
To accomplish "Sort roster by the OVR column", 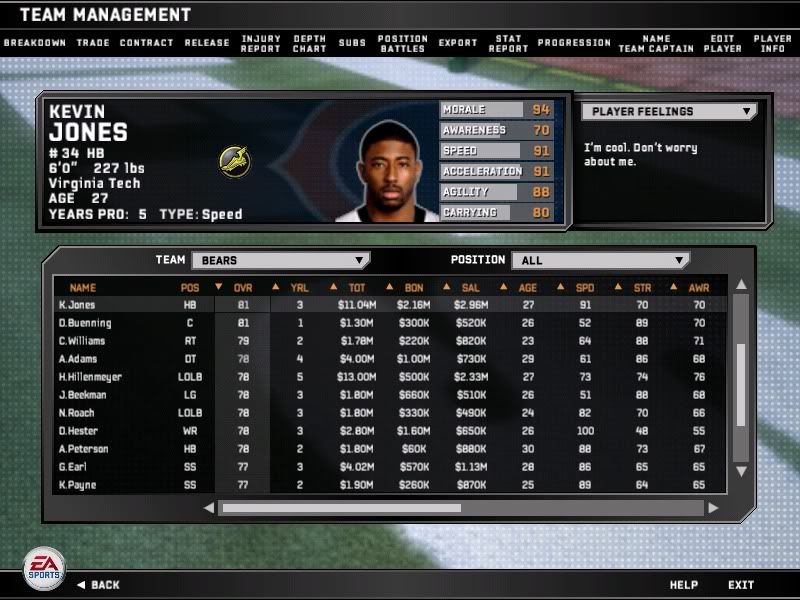I will 243,288.
